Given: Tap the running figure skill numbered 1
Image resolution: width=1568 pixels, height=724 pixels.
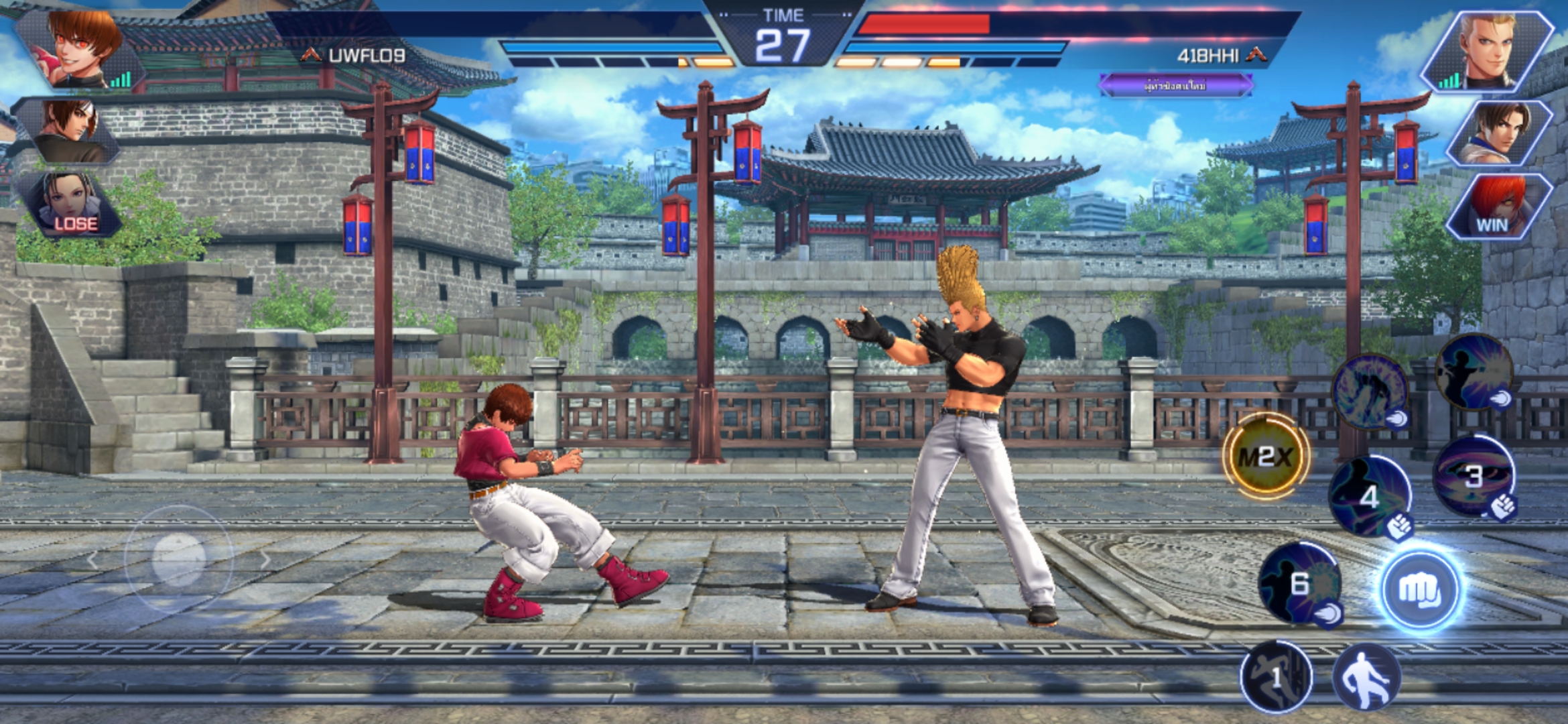Looking at the screenshot, I should pos(1276,677).
